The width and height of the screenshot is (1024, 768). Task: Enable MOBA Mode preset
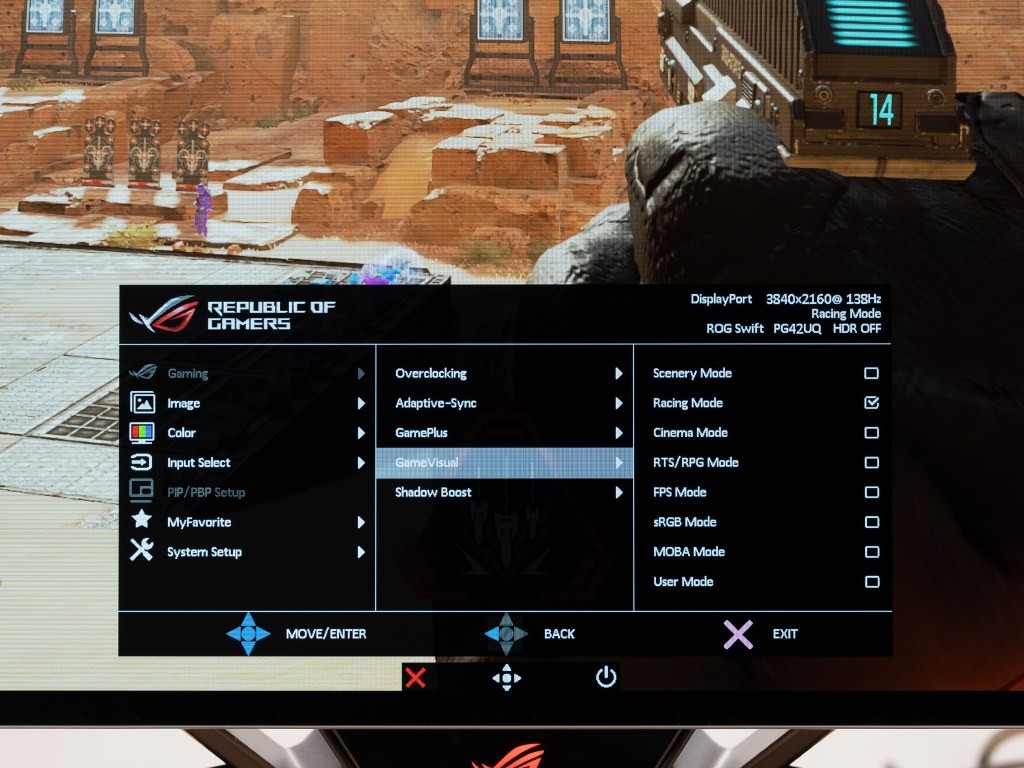(x=871, y=552)
